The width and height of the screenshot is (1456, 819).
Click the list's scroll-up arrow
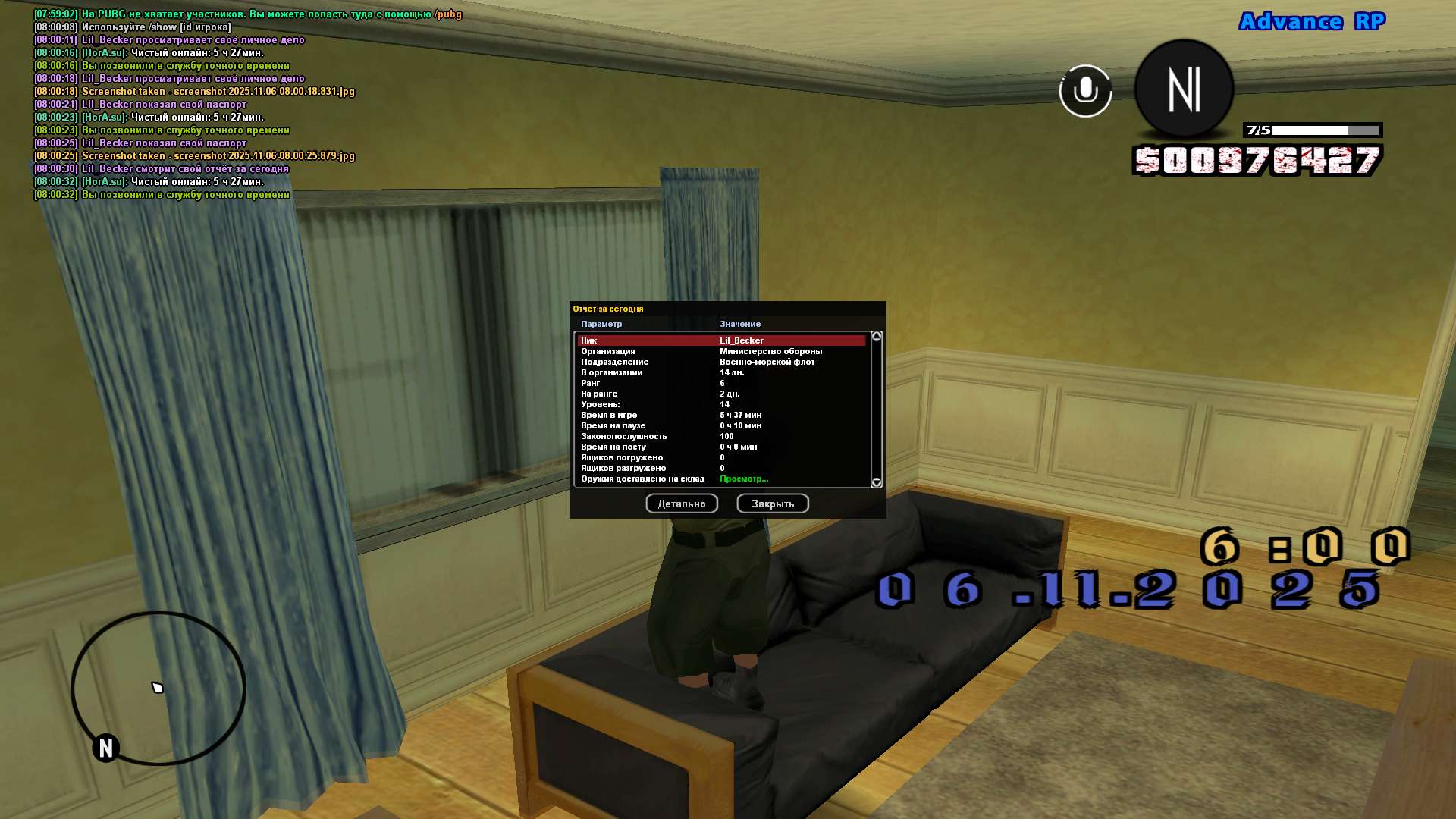(877, 336)
